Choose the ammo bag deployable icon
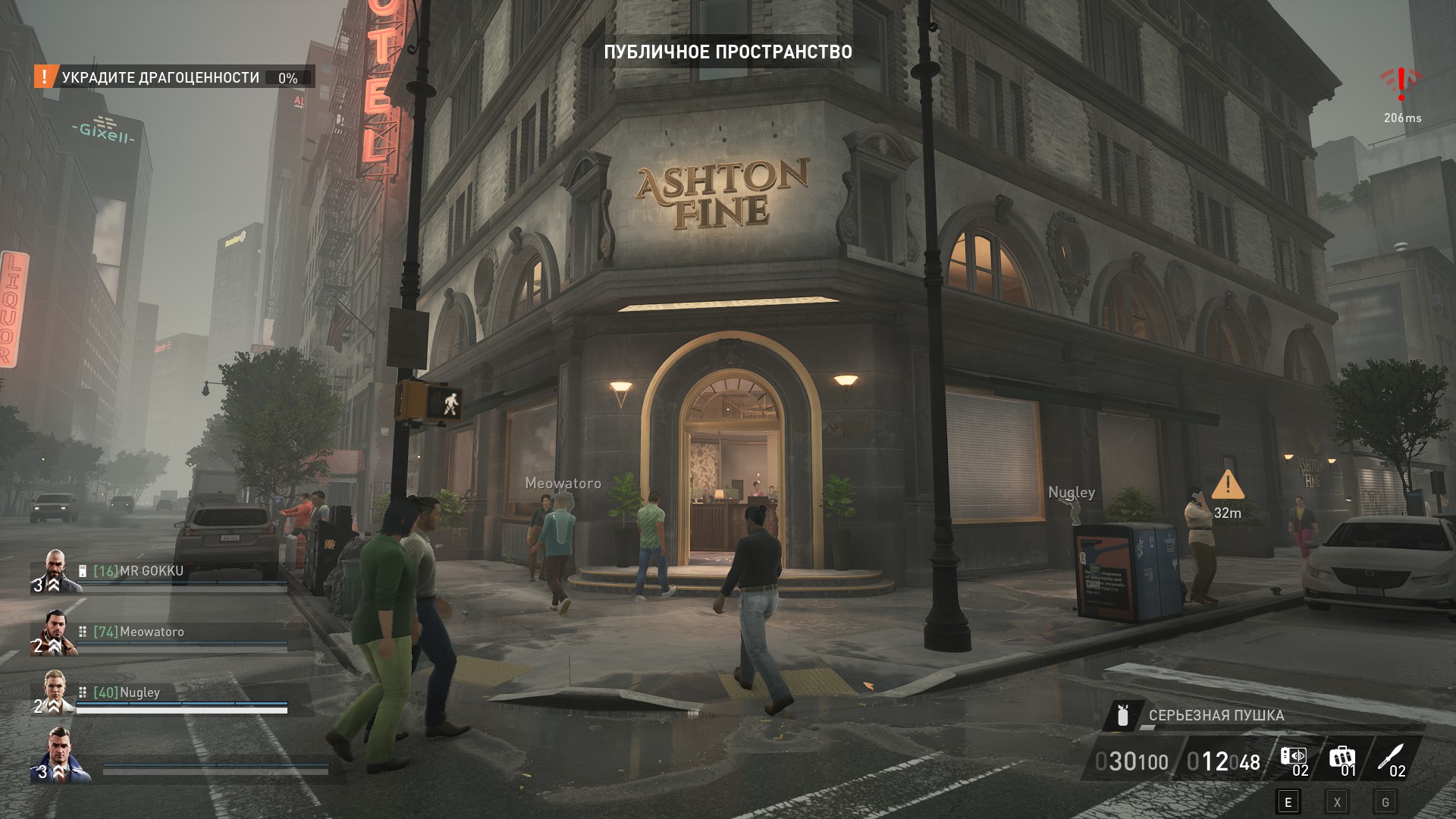 pos(1341,757)
